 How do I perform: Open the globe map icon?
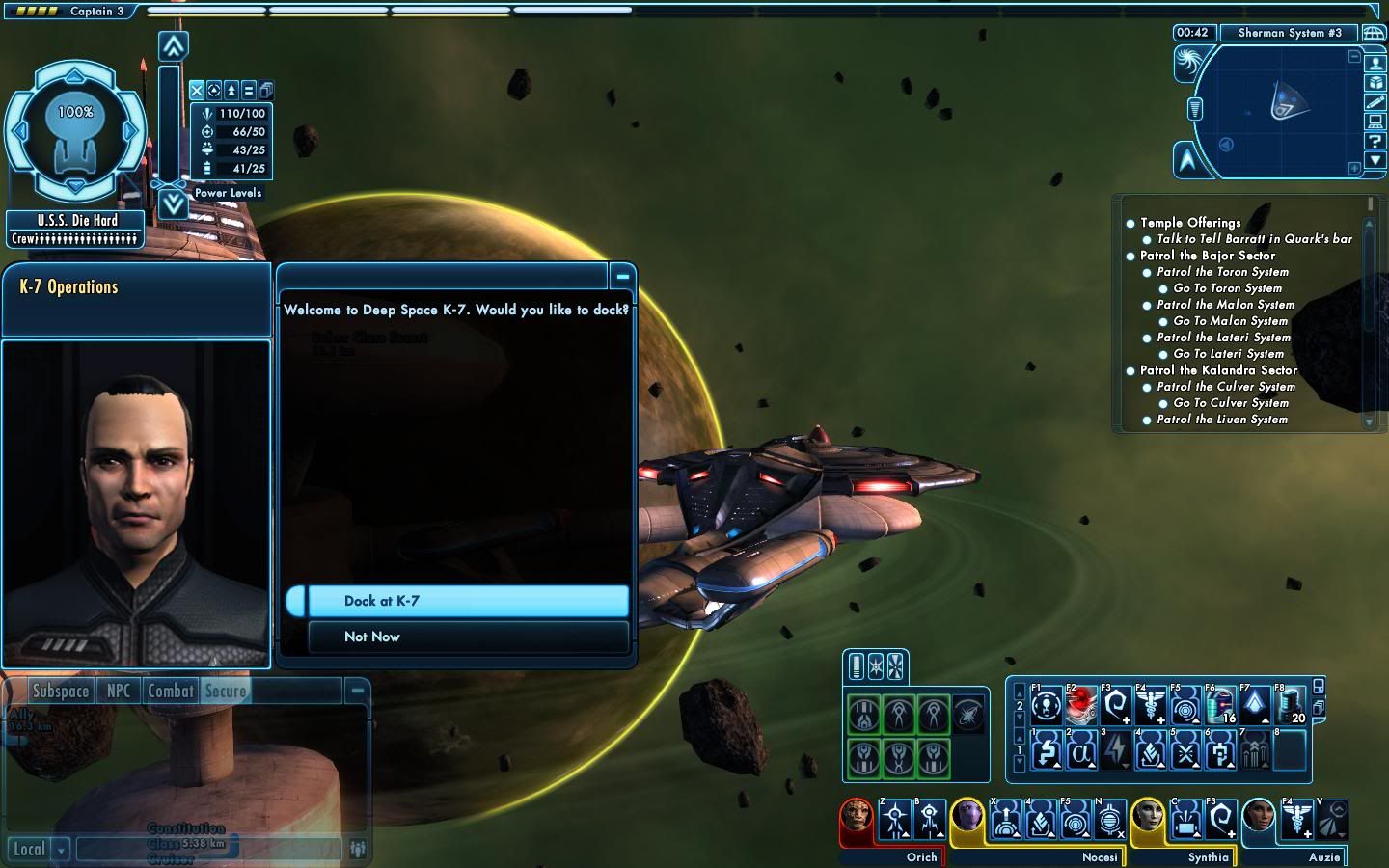point(1373,33)
